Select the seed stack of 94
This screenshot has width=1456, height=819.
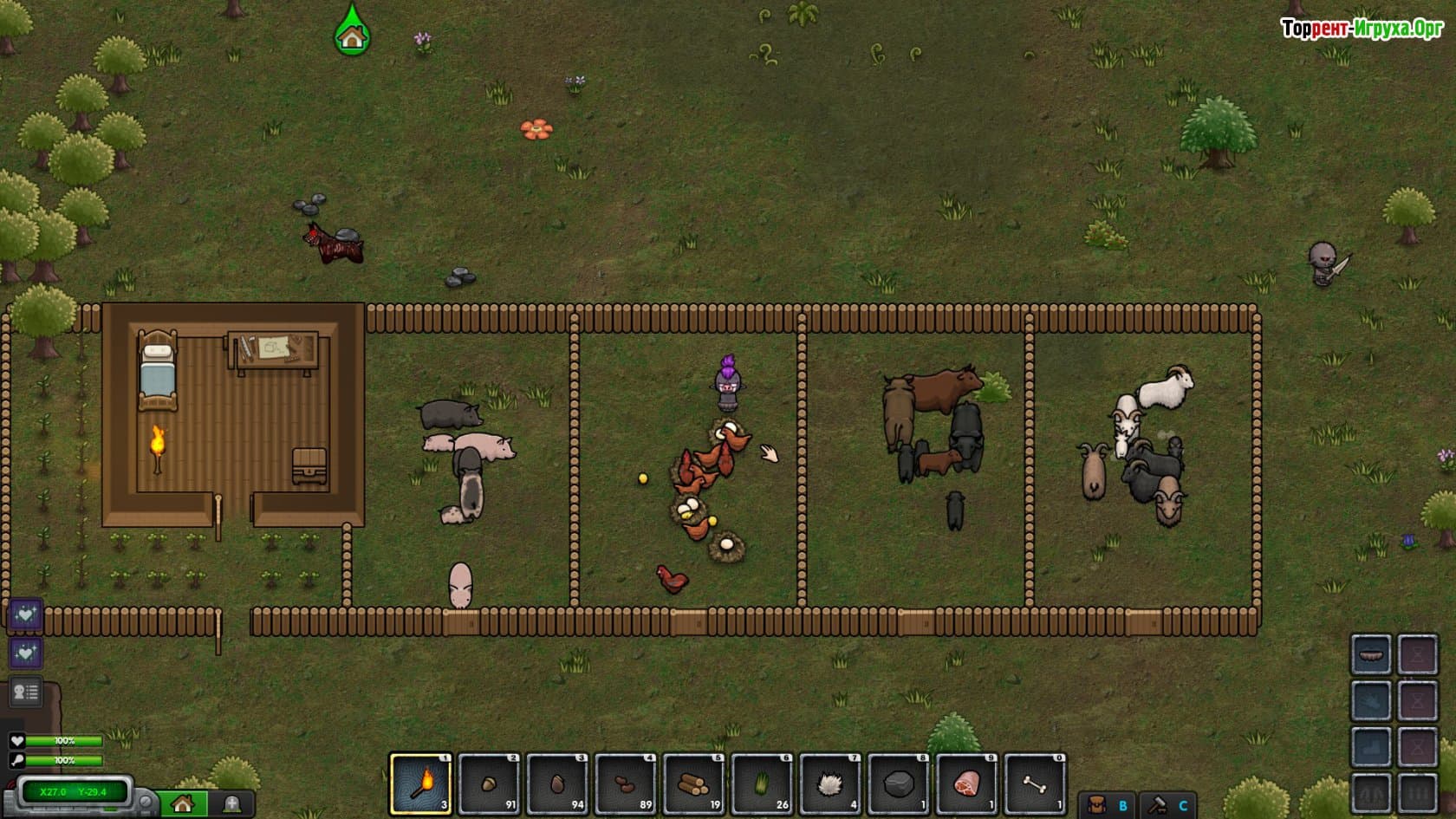coord(557,784)
